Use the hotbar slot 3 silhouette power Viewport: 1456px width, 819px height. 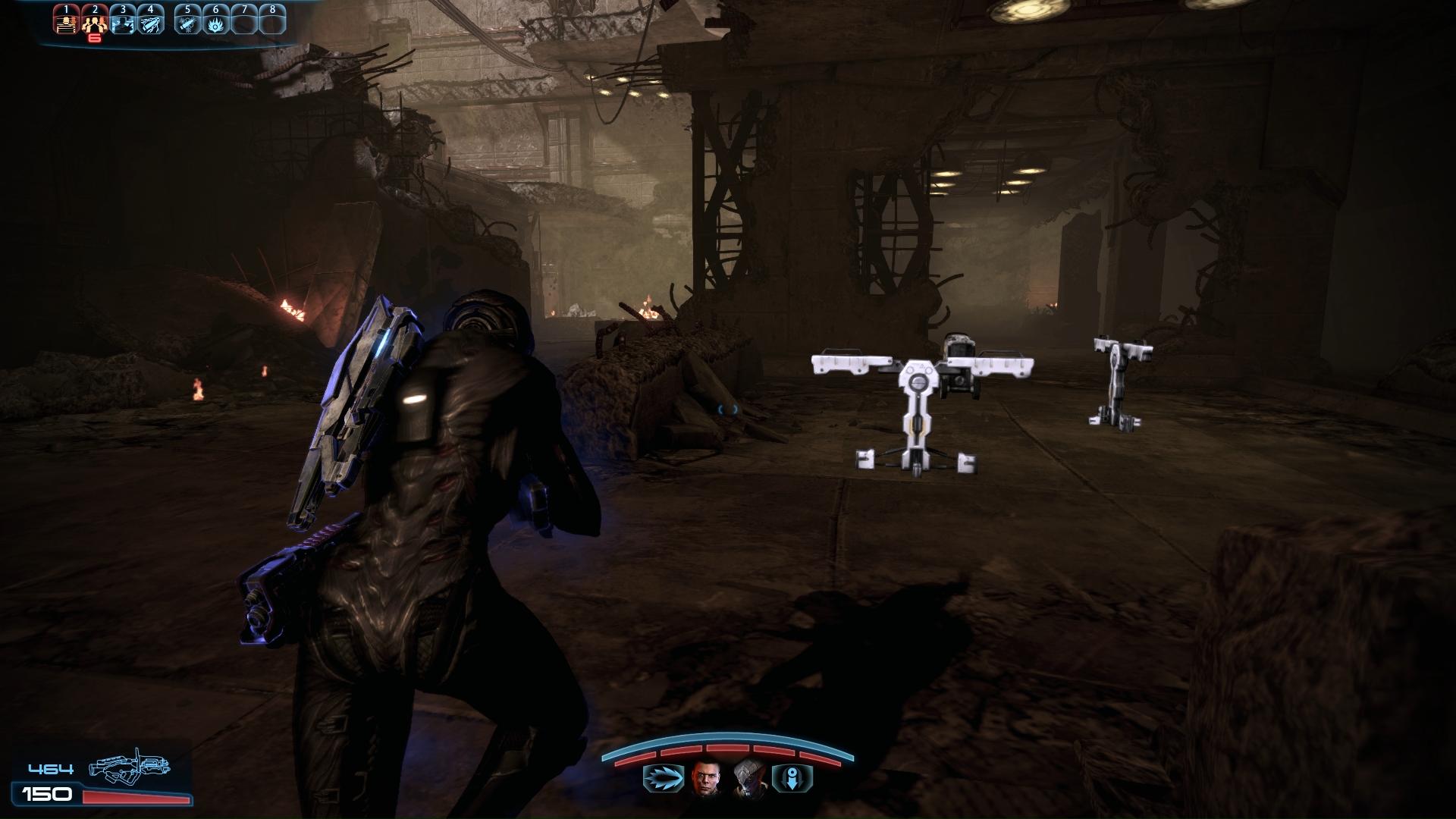click(122, 21)
